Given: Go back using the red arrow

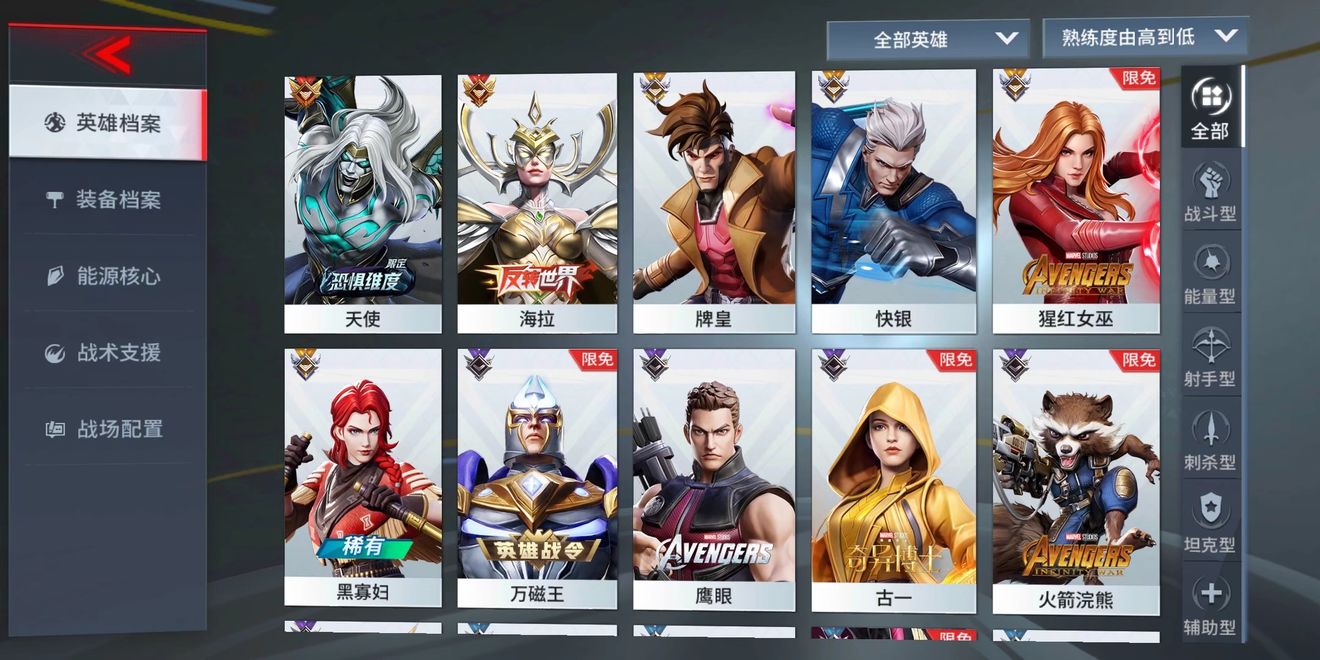Looking at the screenshot, I should [x=108, y=55].
